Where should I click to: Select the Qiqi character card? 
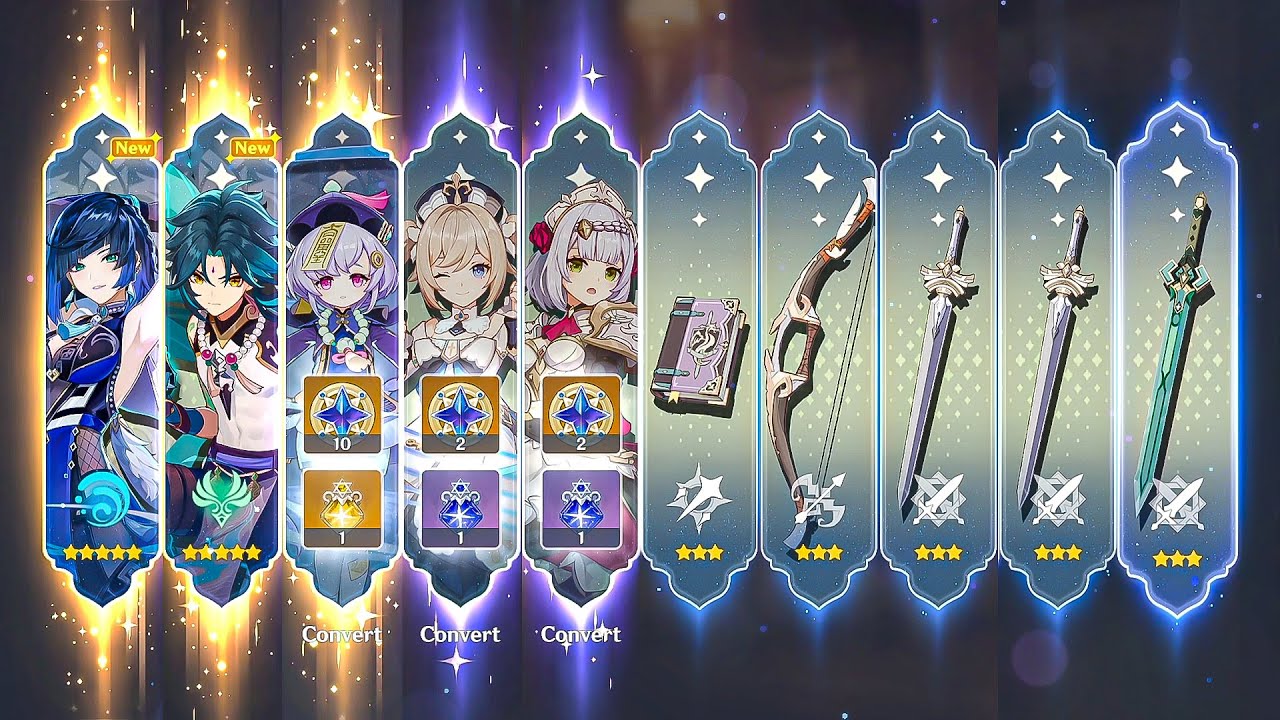(x=343, y=280)
